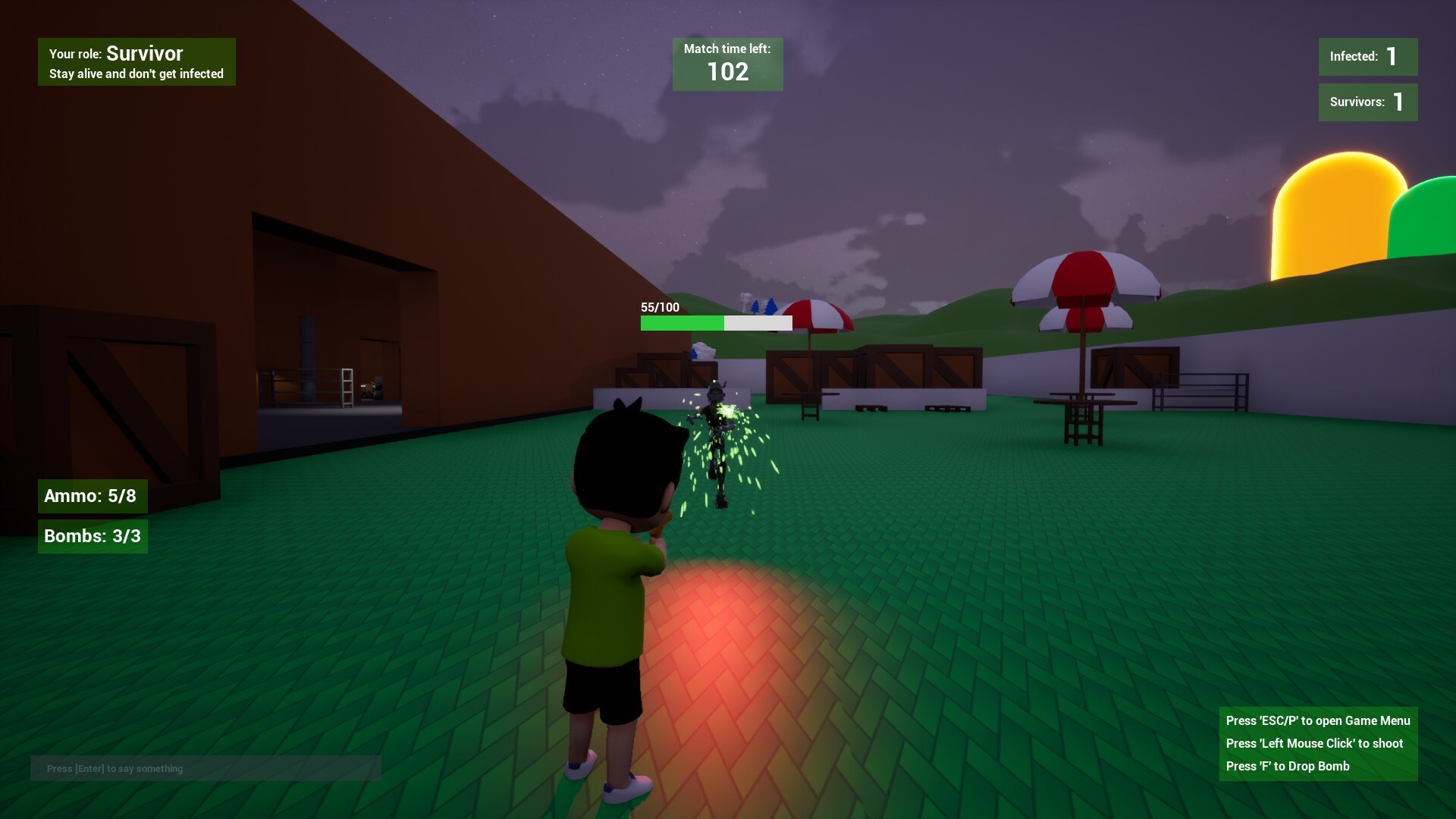Click the Survivors: 1 counter
The image size is (1456, 819).
1367,103
